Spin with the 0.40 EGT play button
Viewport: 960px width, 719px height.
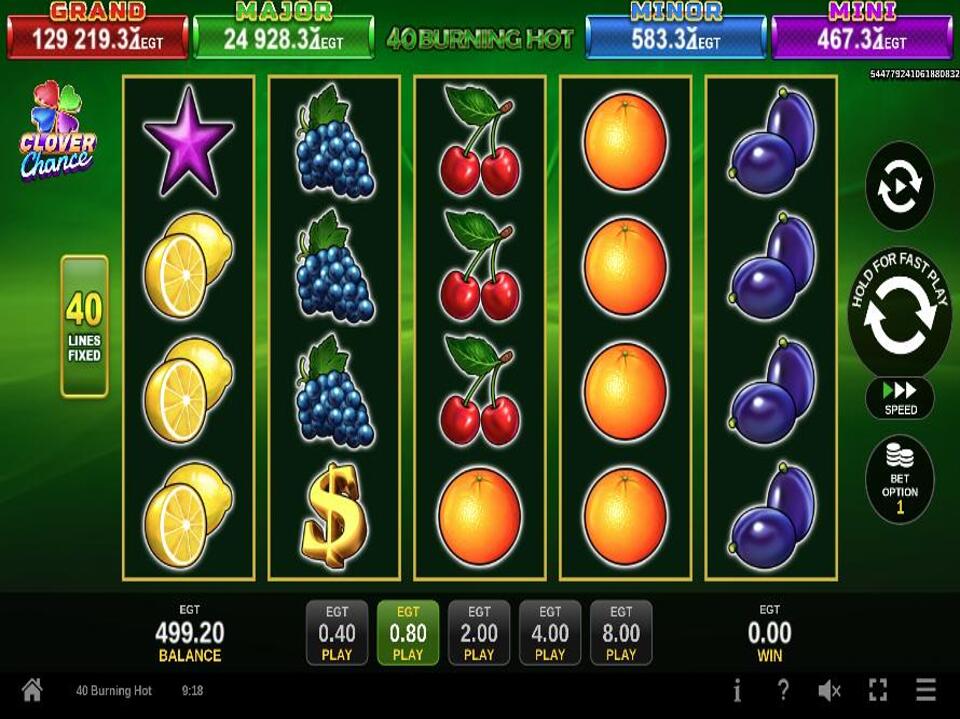click(x=337, y=633)
